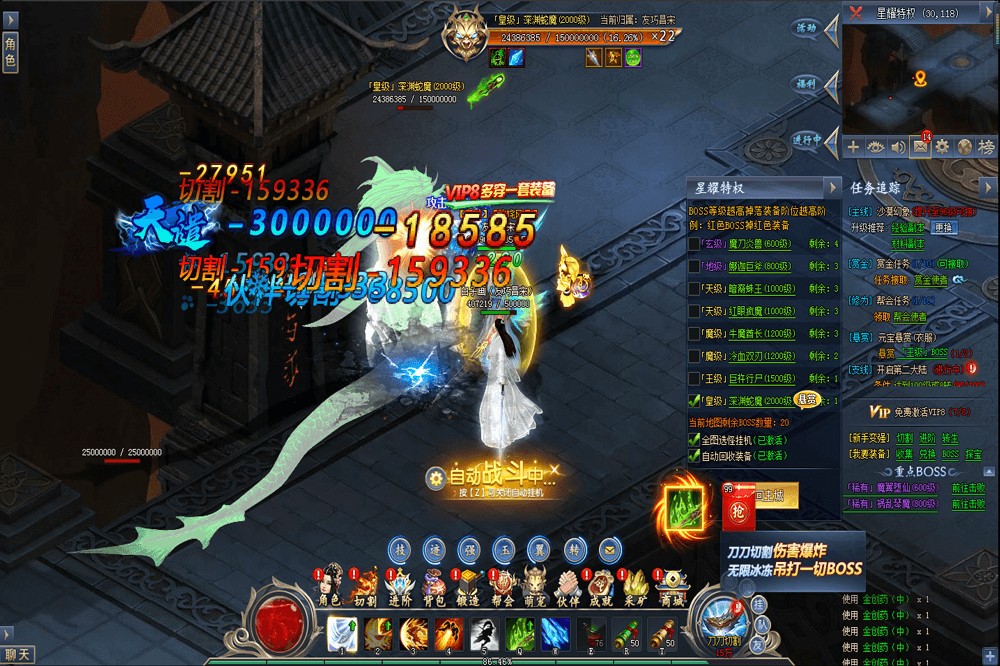Open the 锻造 forging menu
Screen dimensions: 1000x666
[469, 587]
